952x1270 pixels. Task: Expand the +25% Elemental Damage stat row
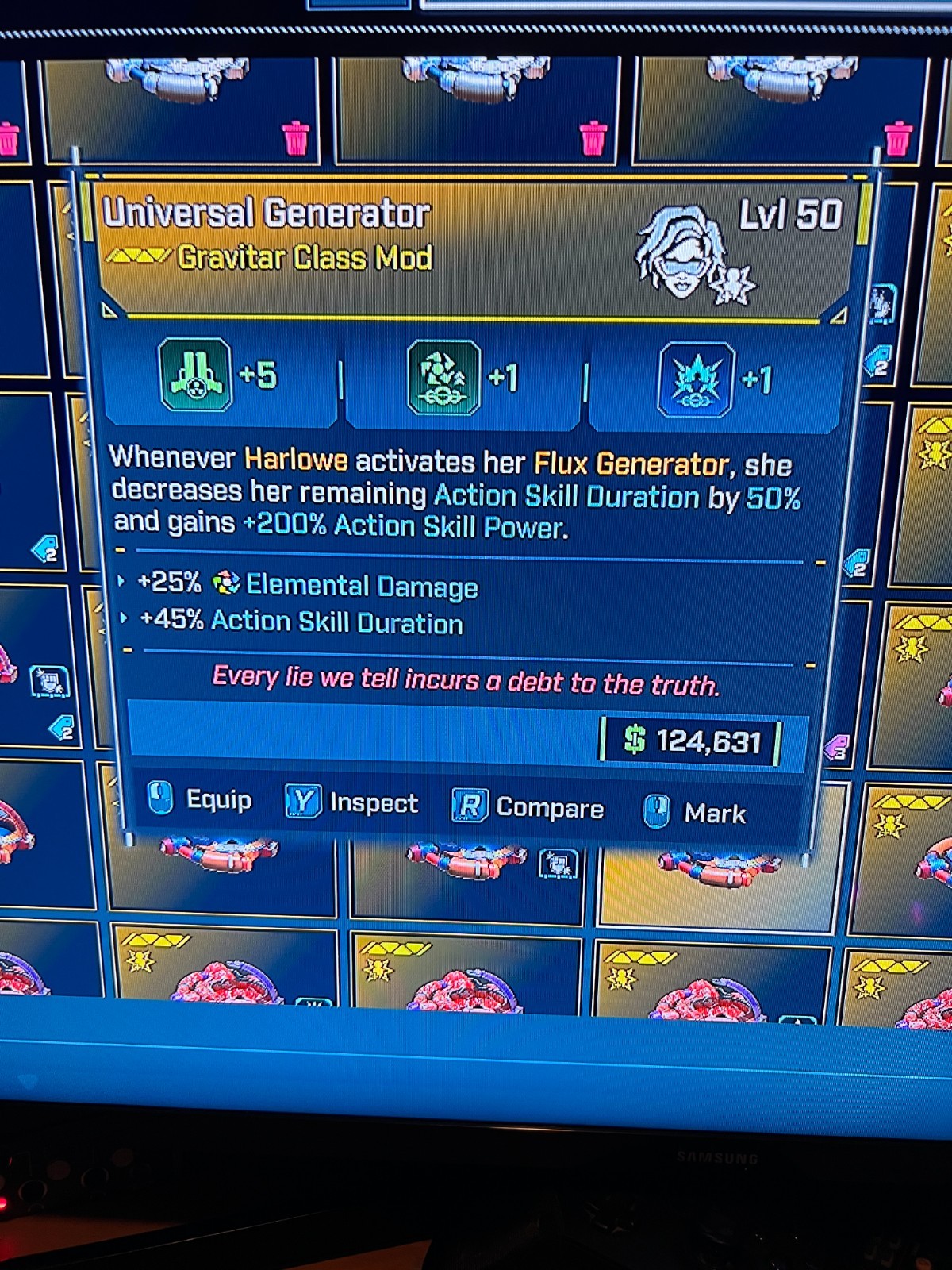point(121,582)
